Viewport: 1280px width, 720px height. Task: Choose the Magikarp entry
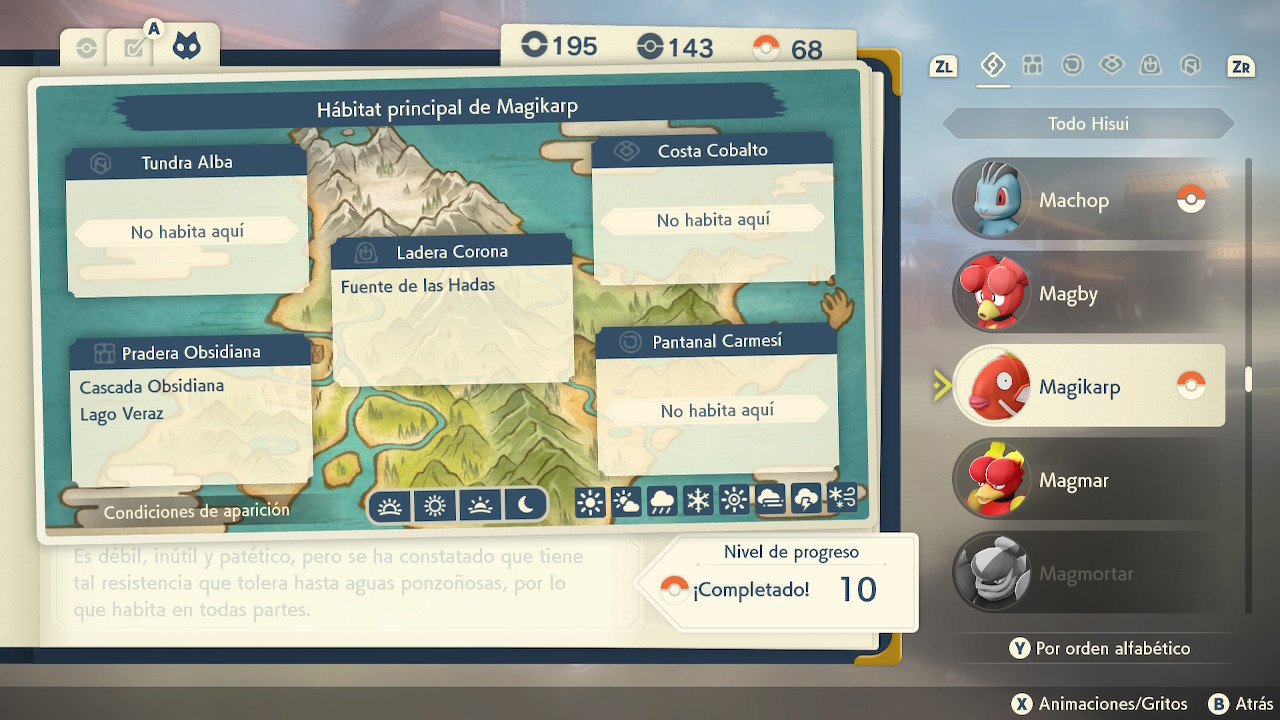point(1088,386)
